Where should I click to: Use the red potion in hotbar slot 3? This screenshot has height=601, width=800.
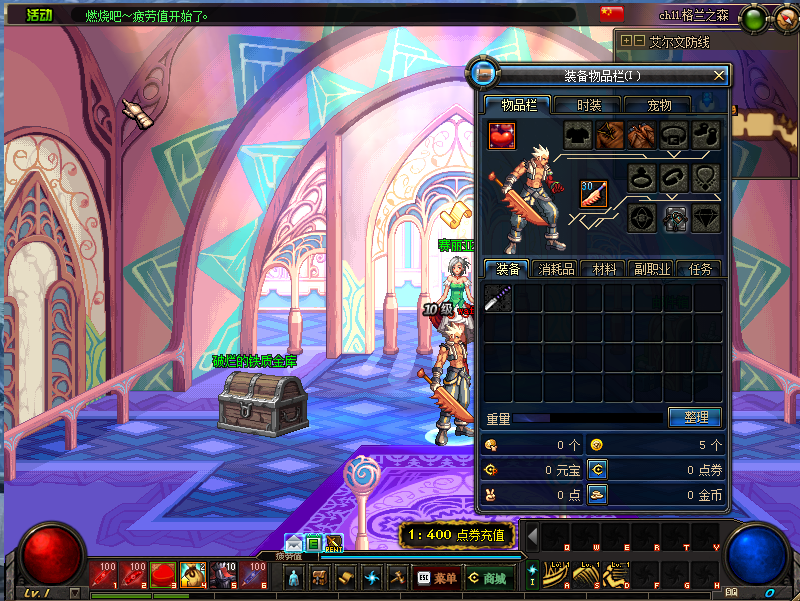(x=163, y=575)
